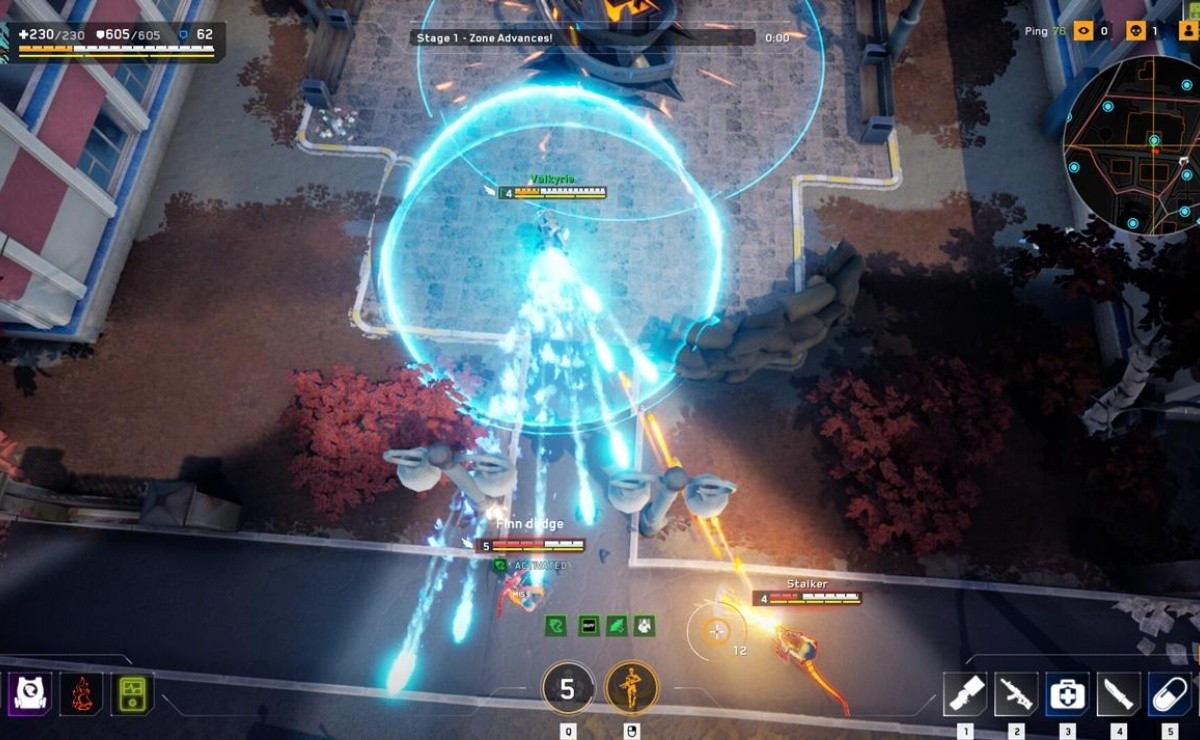1200x740 pixels.
Task: Click the orange skull kills icon
Action: 1135,31
